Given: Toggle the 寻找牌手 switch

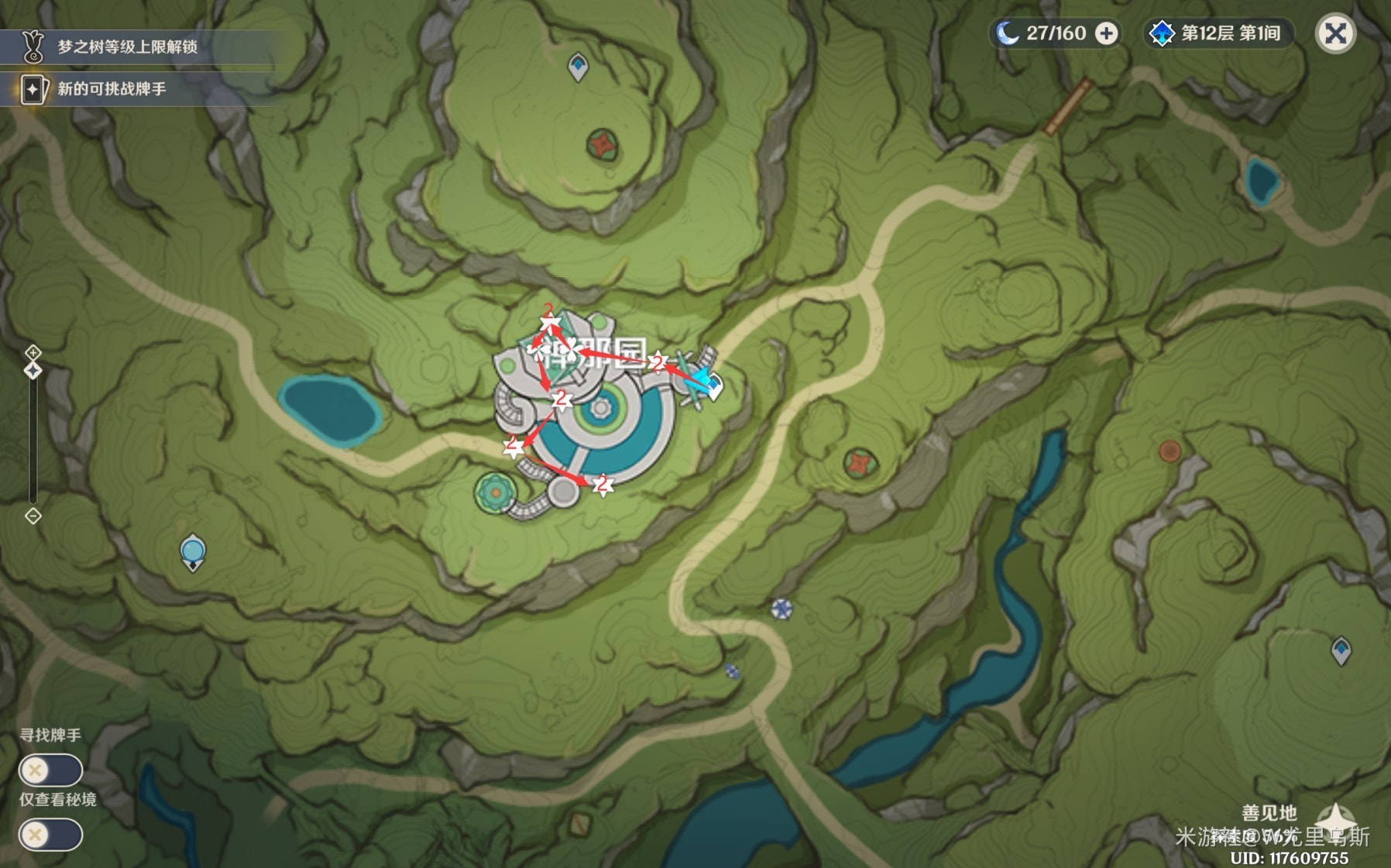Looking at the screenshot, I should (x=50, y=770).
